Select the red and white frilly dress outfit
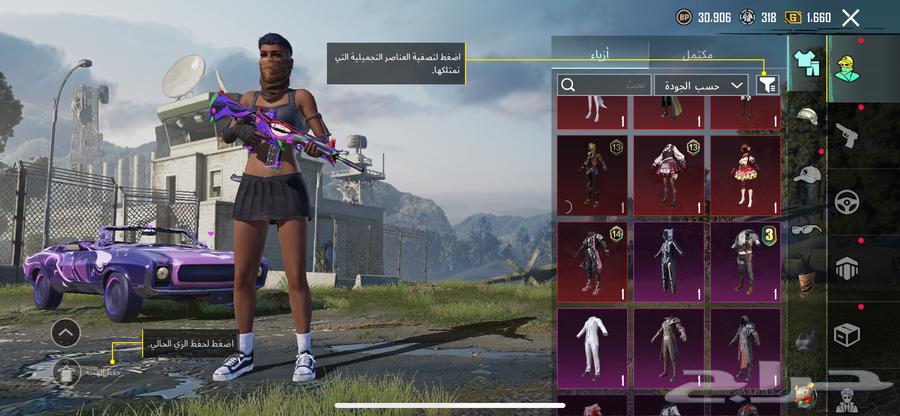 (745, 175)
